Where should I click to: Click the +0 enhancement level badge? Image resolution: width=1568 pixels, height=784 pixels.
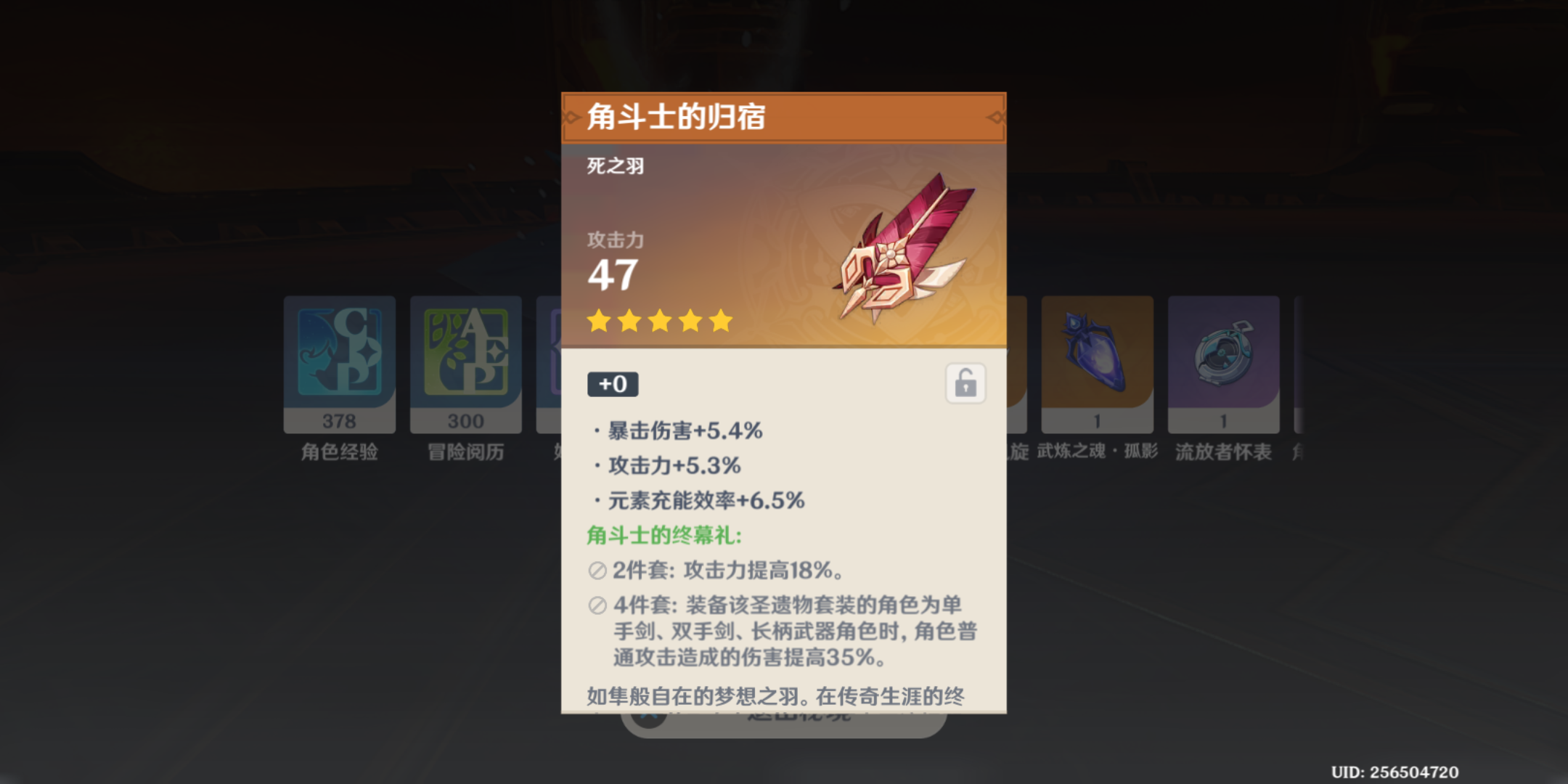(613, 384)
